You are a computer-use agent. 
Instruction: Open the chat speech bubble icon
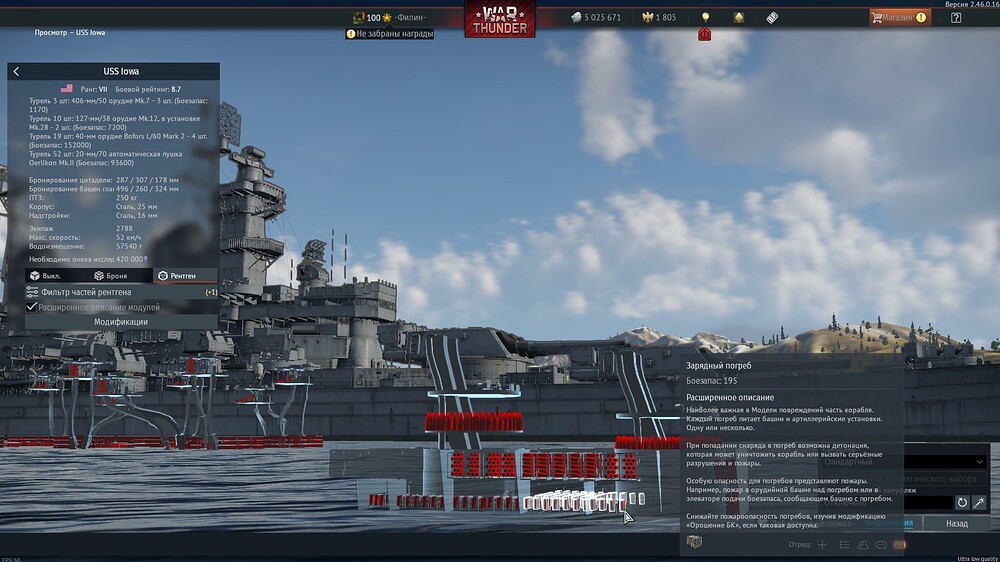(881, 545)
